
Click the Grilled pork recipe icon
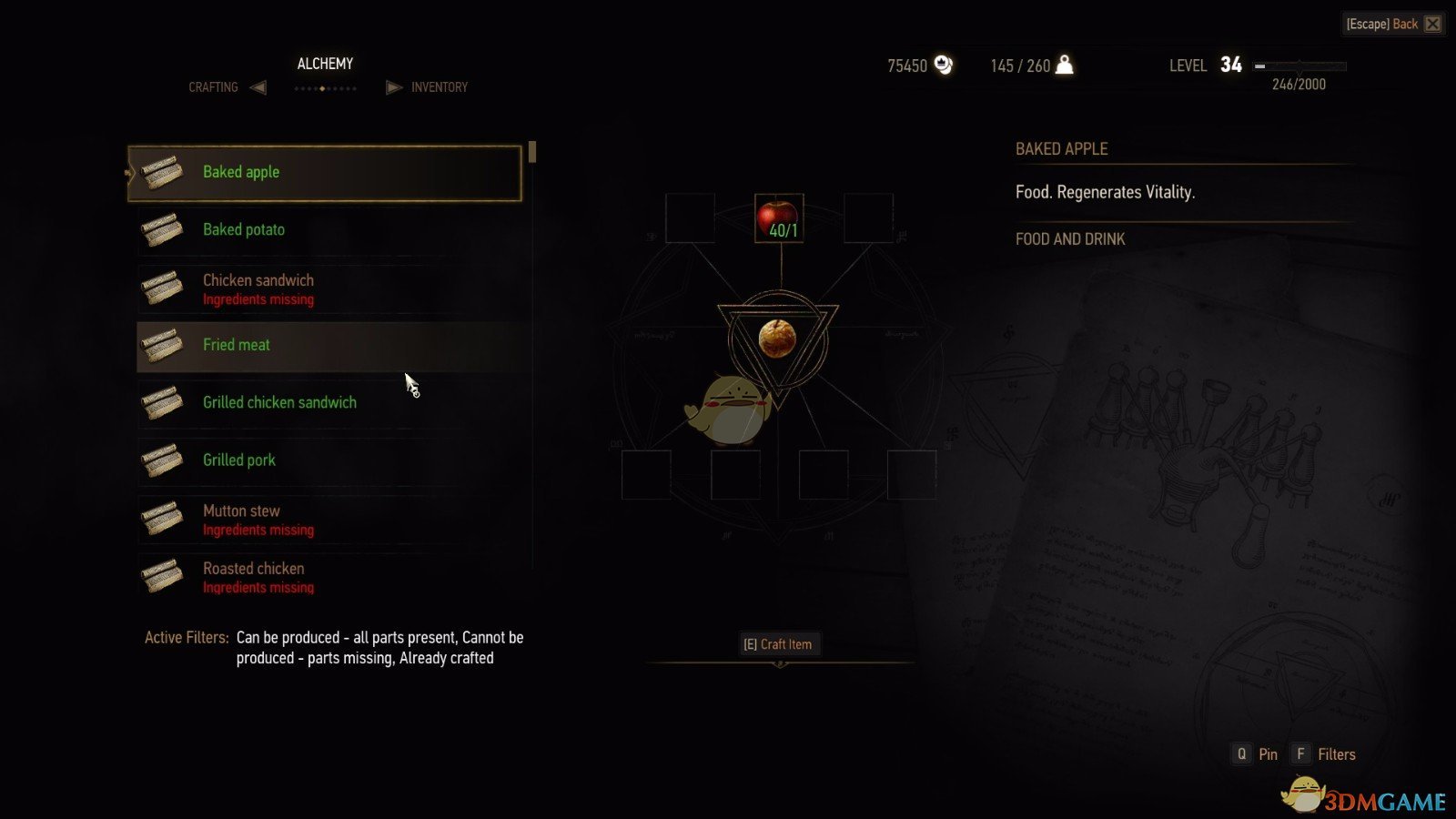164,460
